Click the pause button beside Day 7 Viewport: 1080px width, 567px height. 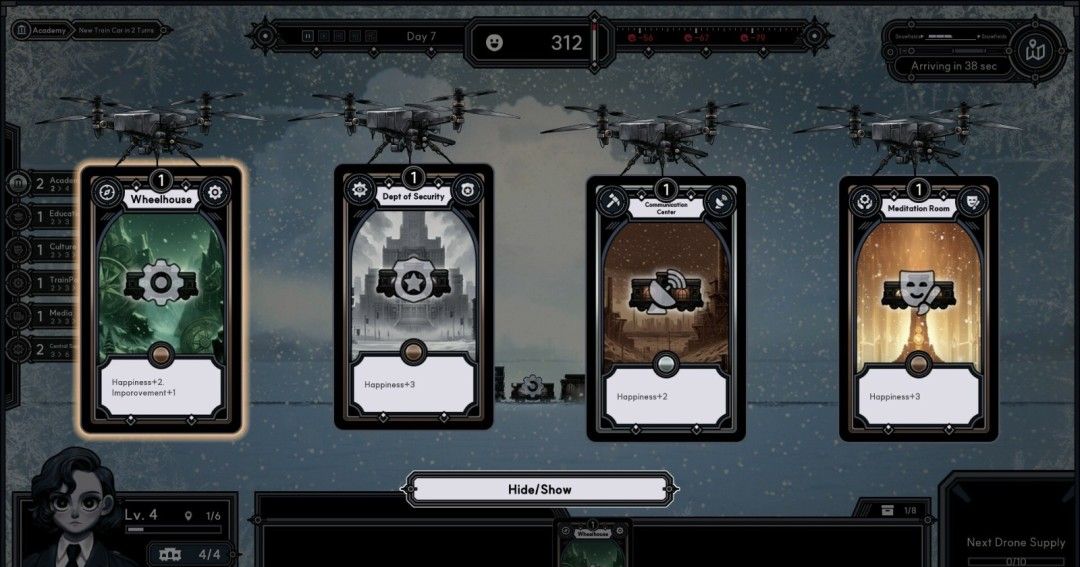[x=308, y=37]
